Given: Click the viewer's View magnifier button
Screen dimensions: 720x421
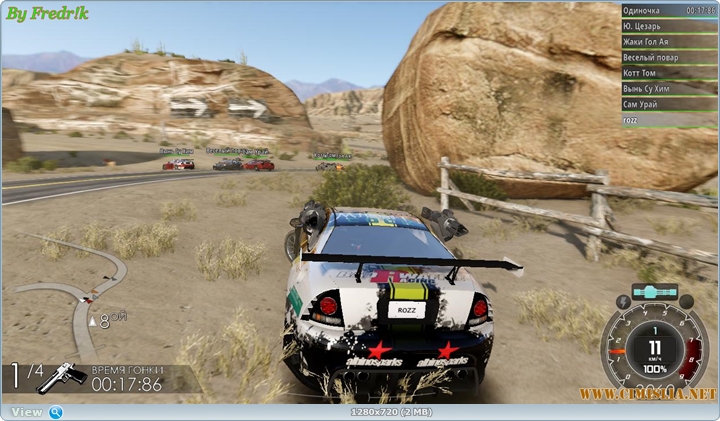Looking at the screenshot, I should click(56, 412).
